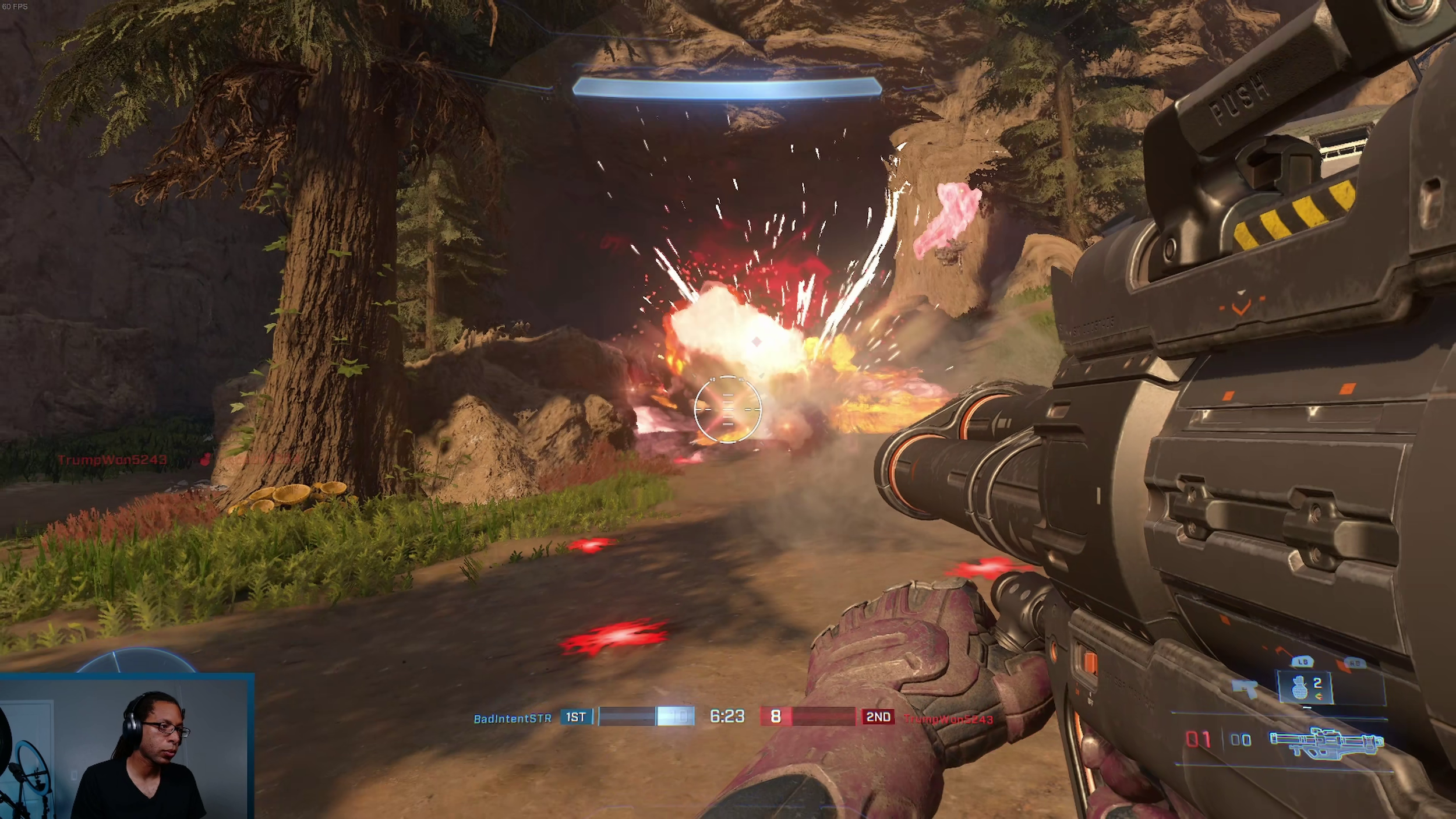1456x819 pixels.
Task: Click the rocket launcher weapon icon
Action: (1327, 742)
